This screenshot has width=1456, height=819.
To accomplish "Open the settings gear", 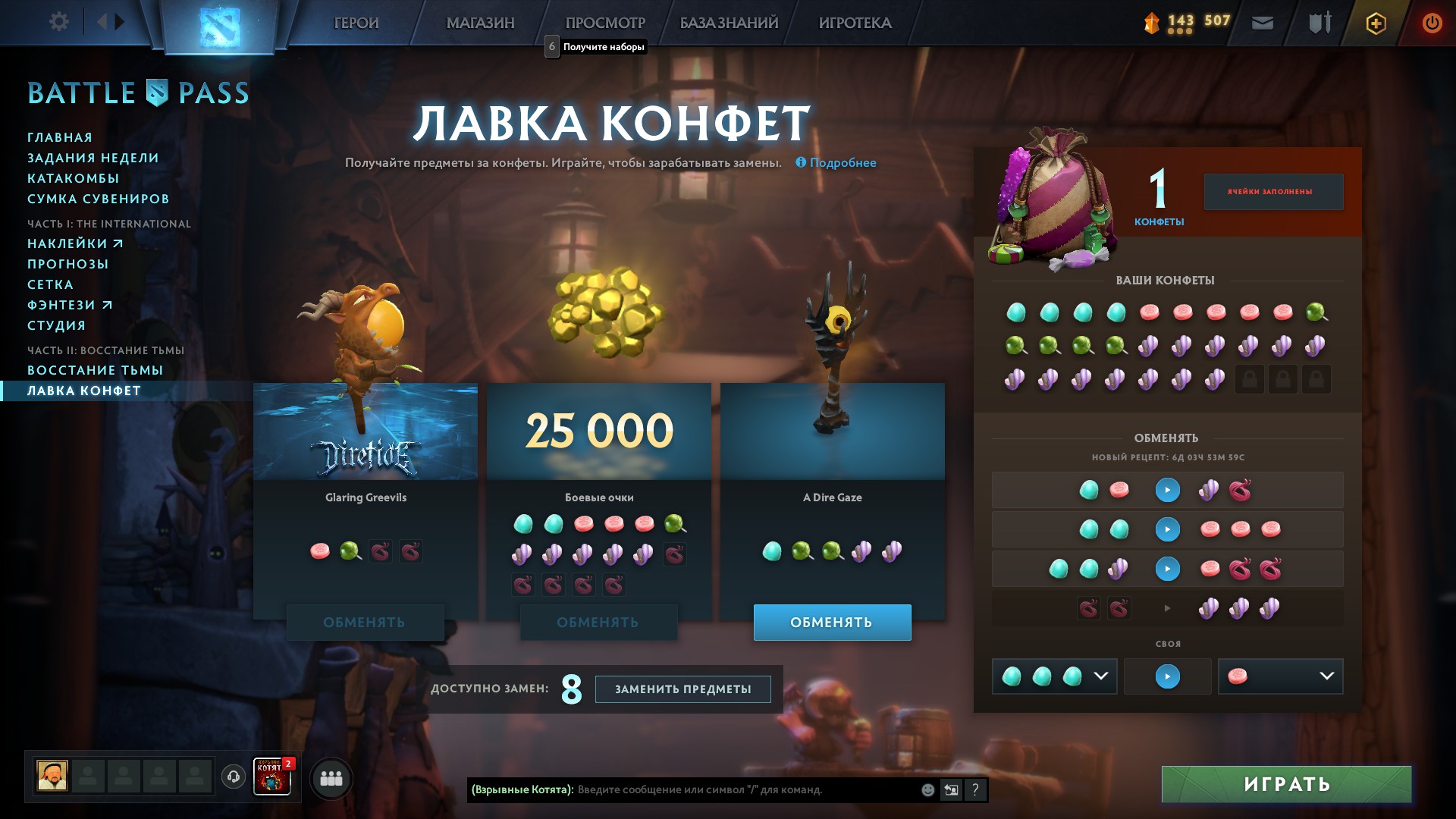I will pyautogui.click(x=59, y=21).
